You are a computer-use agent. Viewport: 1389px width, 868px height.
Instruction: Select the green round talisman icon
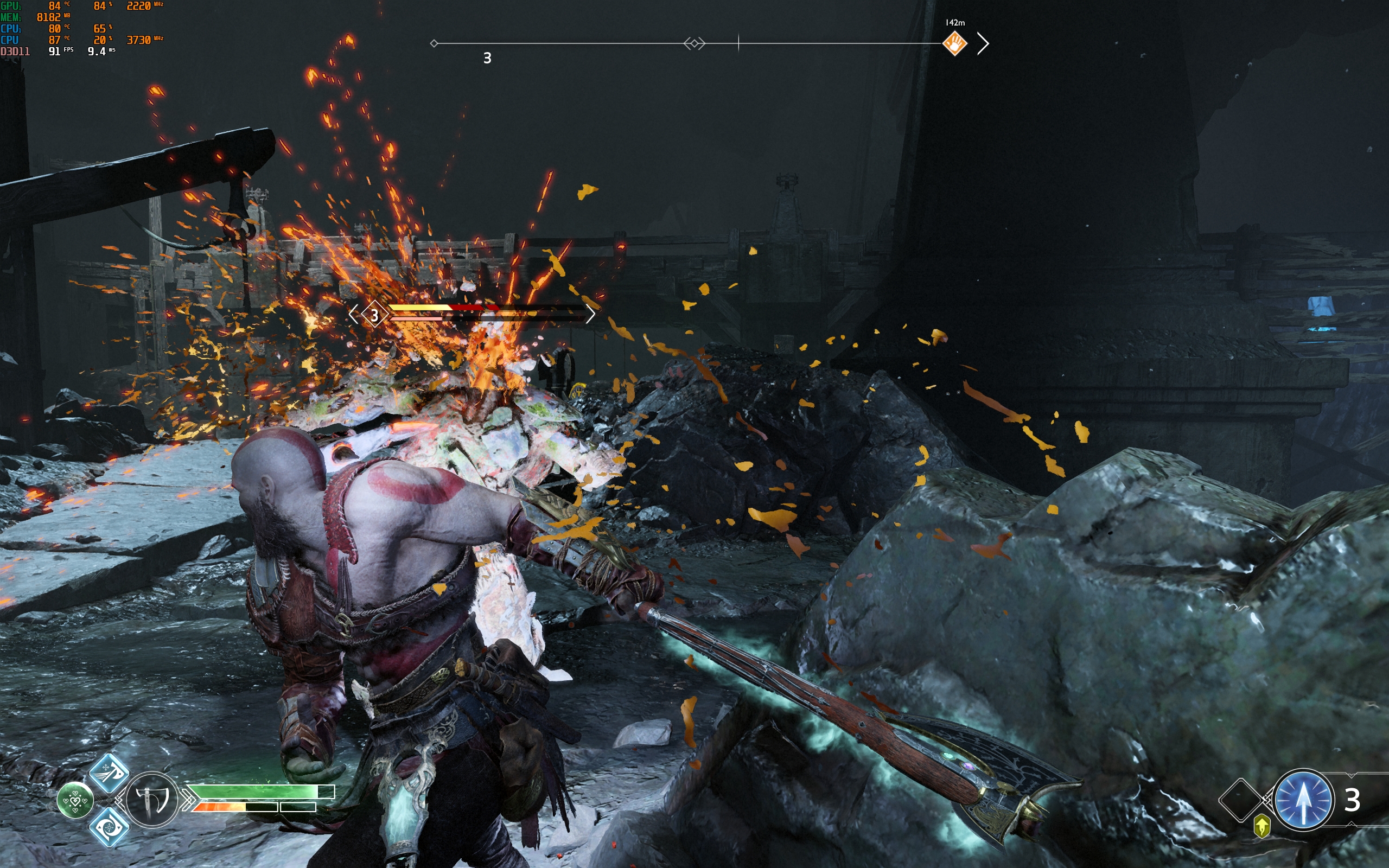pos(75,800)
